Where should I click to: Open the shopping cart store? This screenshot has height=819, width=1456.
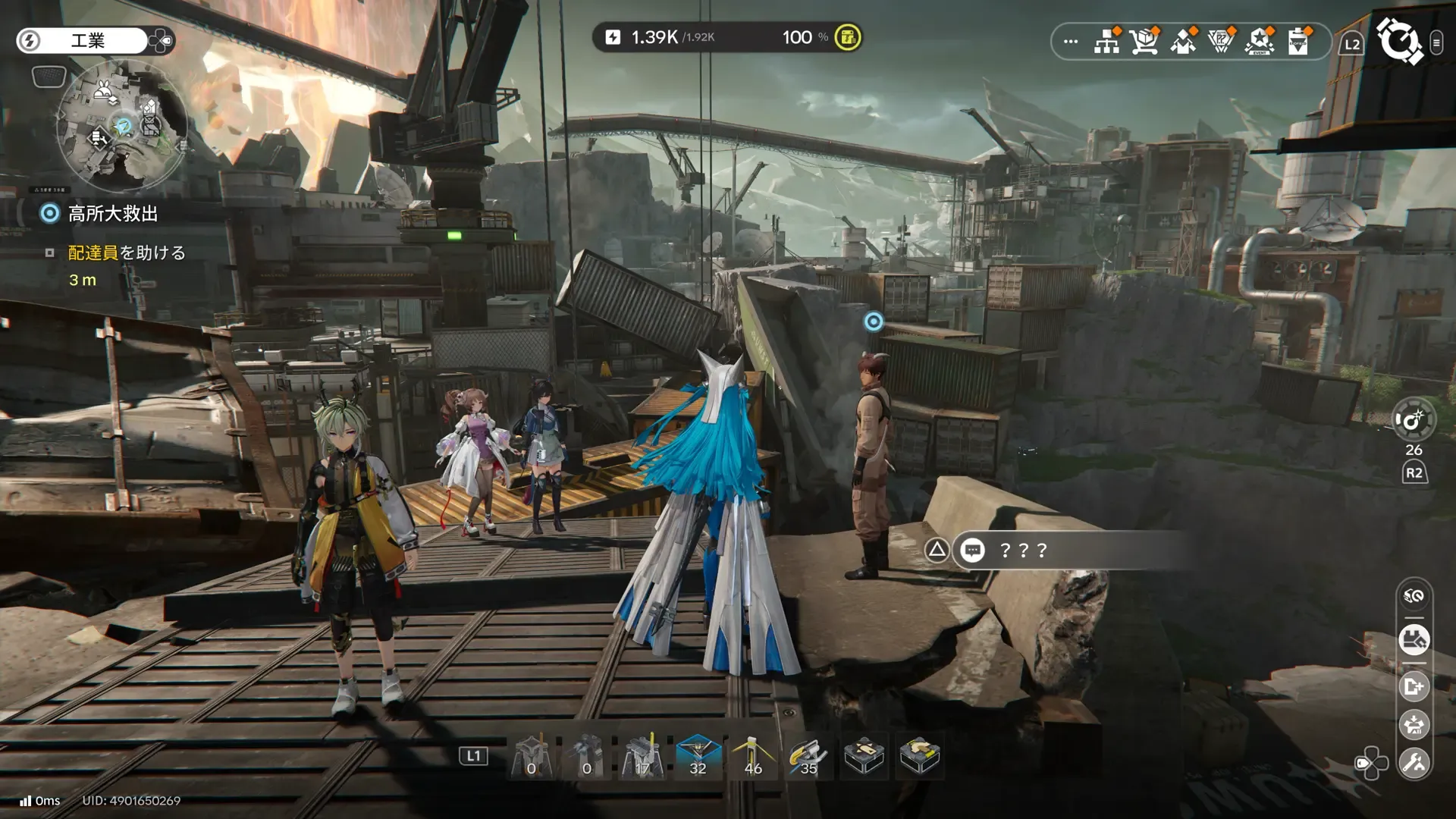pos(1144,41)
